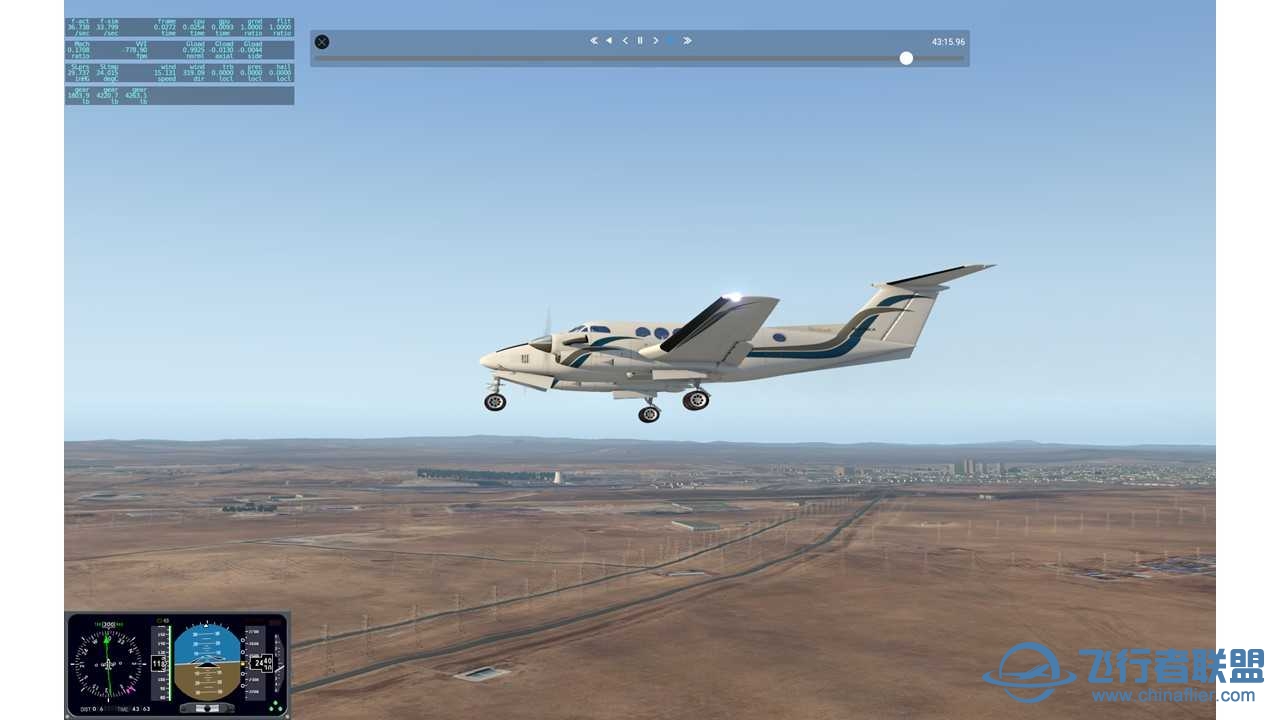Click the fast rewind double-arrow button
The image size is (1280, 720).
point(593,41)
